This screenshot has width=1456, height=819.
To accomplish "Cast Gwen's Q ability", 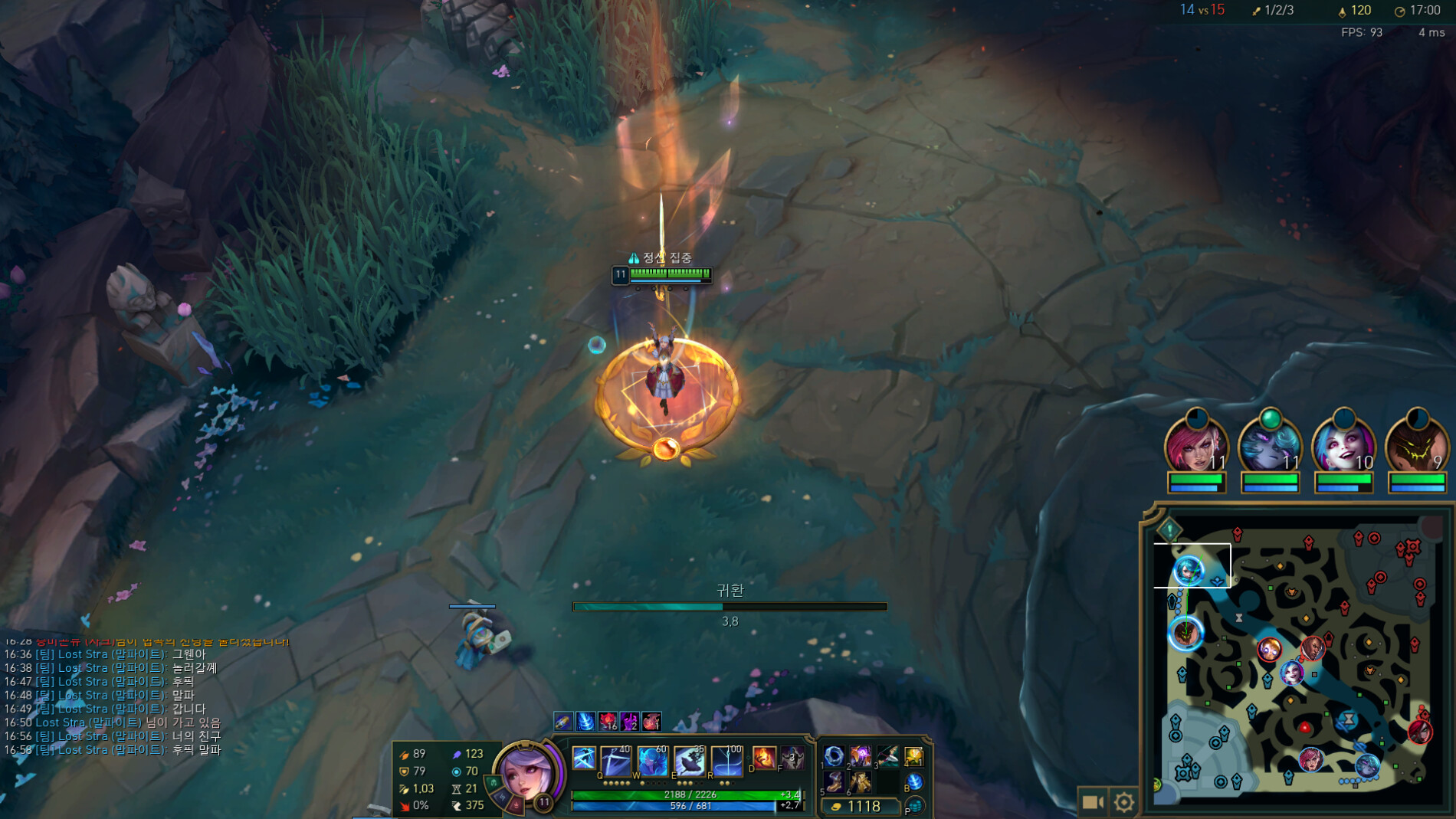I will [615, 760].
